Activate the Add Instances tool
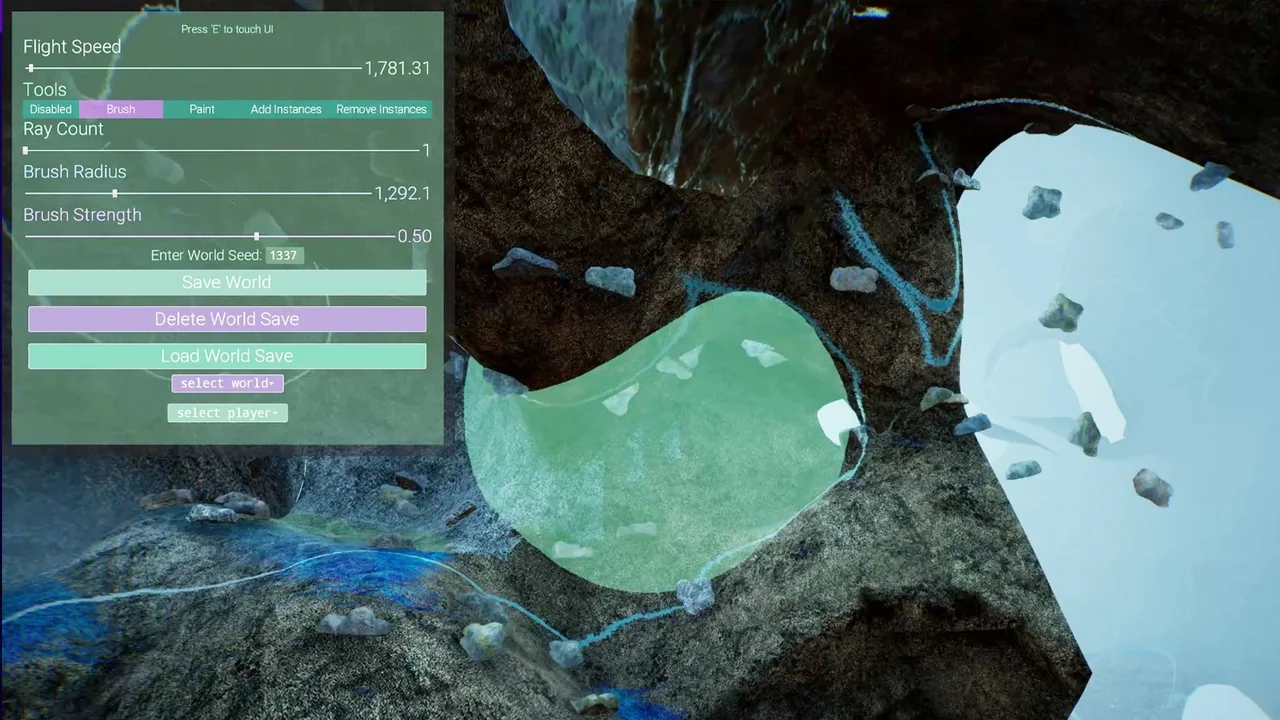The image size is (1280, 720). pyautogui.click(x=286, y=109)
